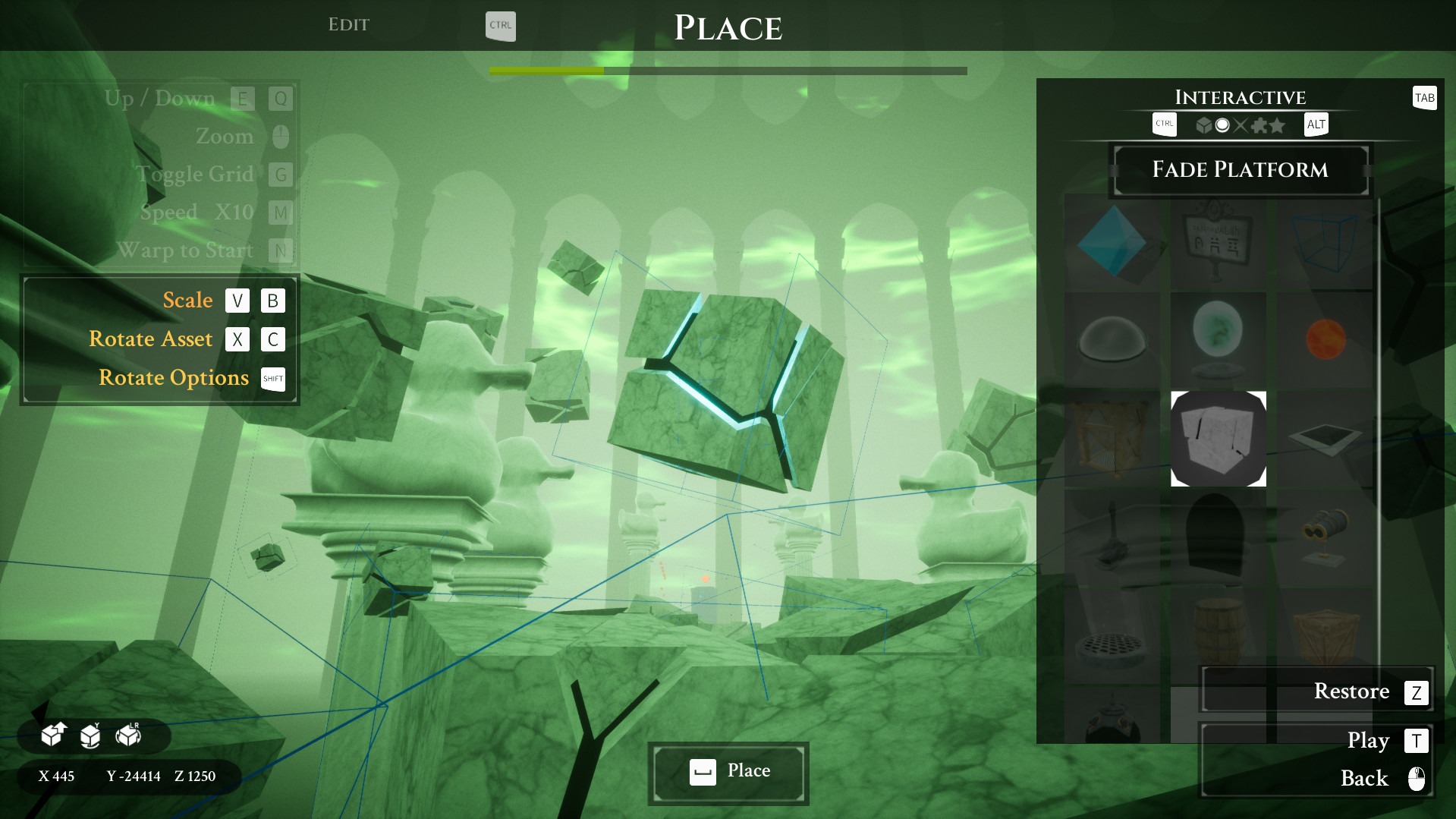Select the orb category icon in Interactive panel

coord(1222,125)
